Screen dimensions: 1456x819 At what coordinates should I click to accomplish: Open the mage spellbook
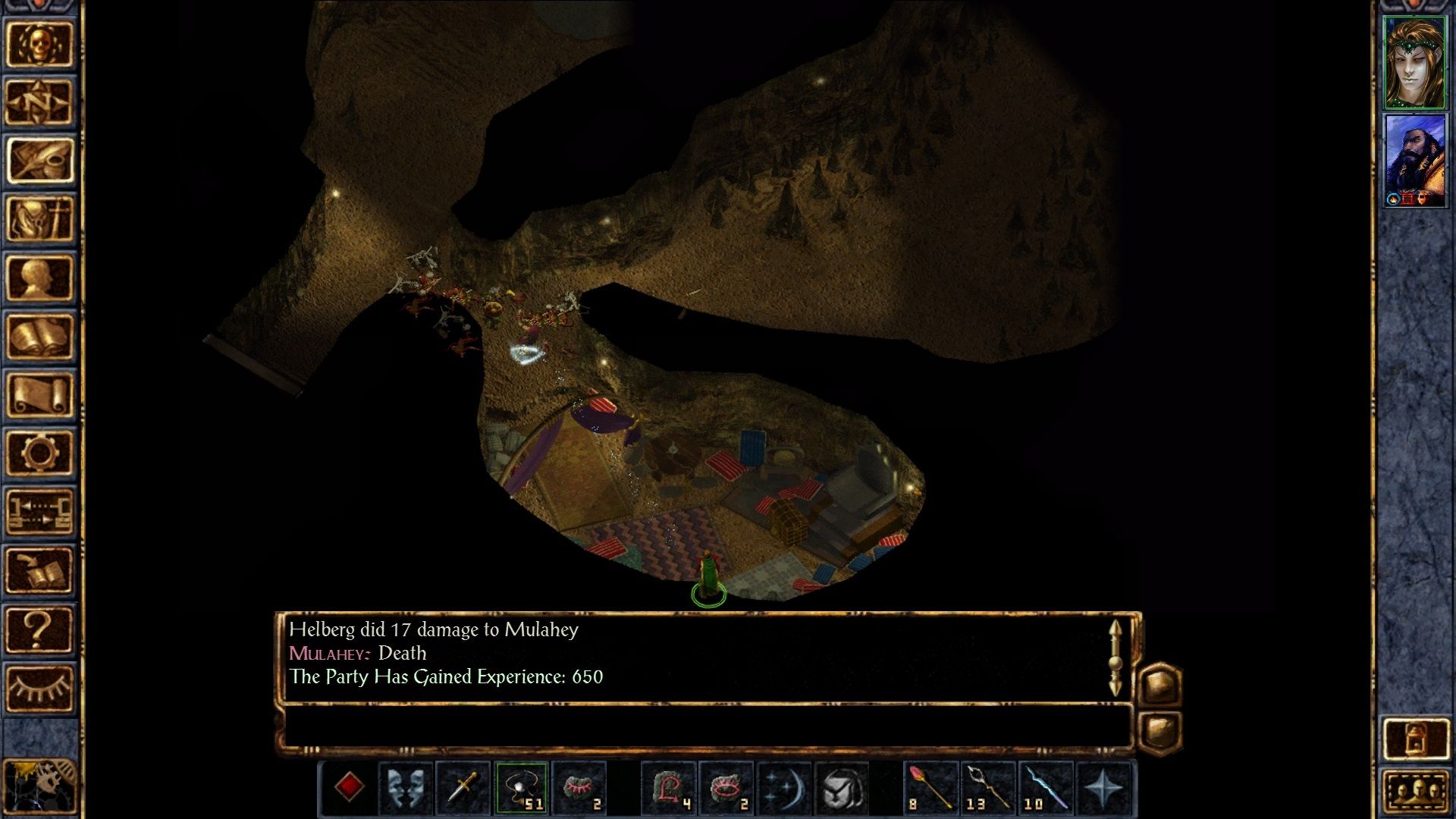tap(39, 336)
